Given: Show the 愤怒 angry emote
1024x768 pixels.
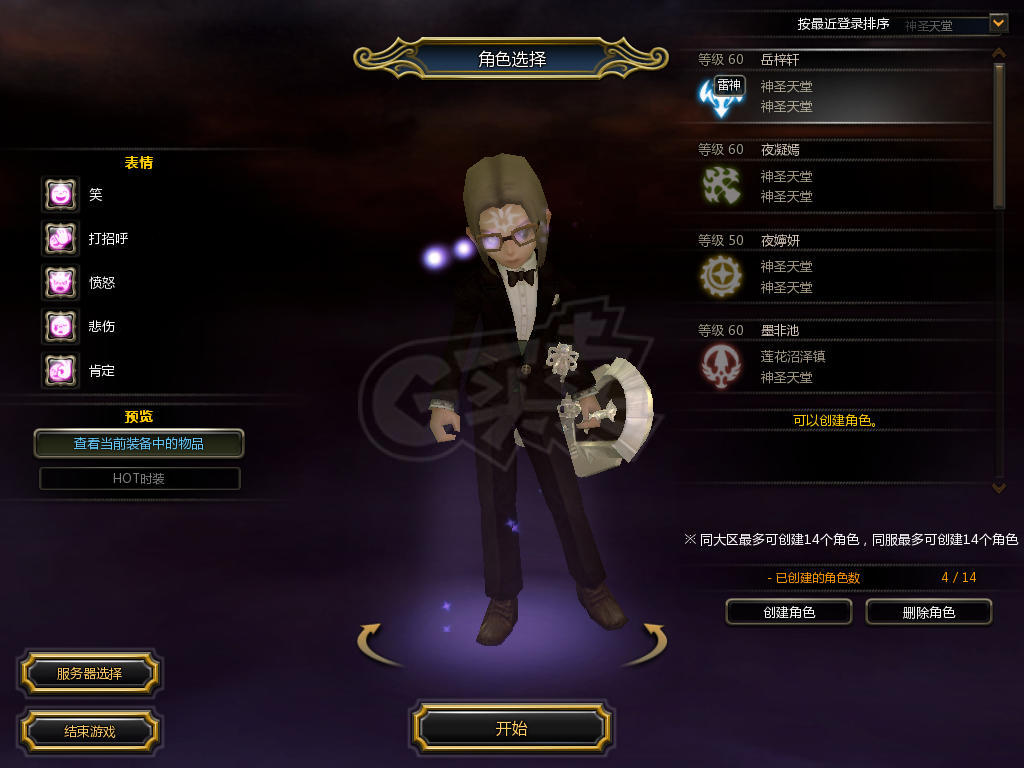Looking at the screenshot, I should 60,282.
